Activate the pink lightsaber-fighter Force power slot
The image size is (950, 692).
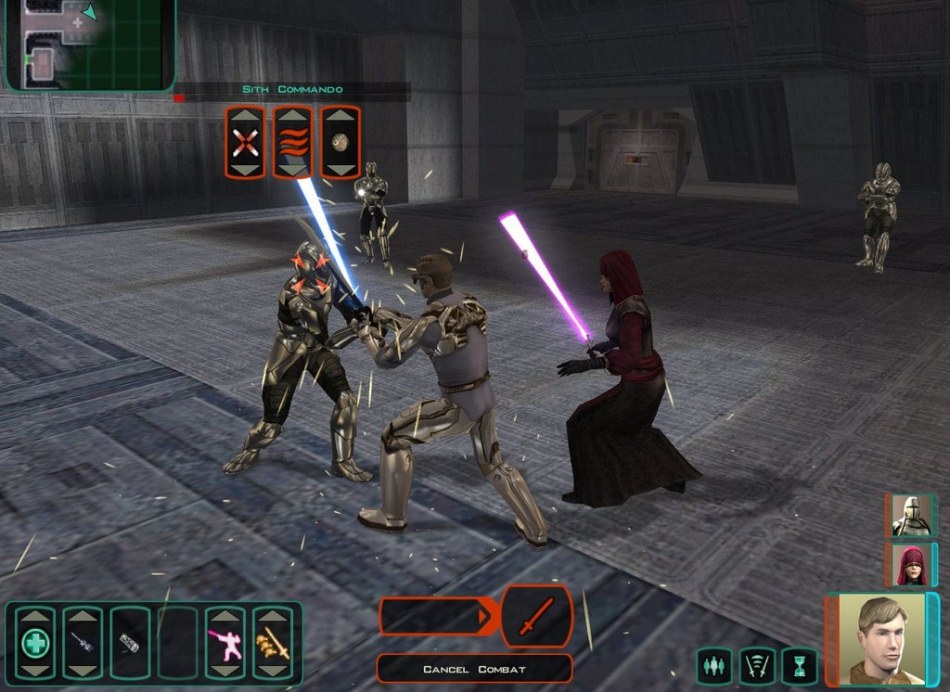[225, 641]
